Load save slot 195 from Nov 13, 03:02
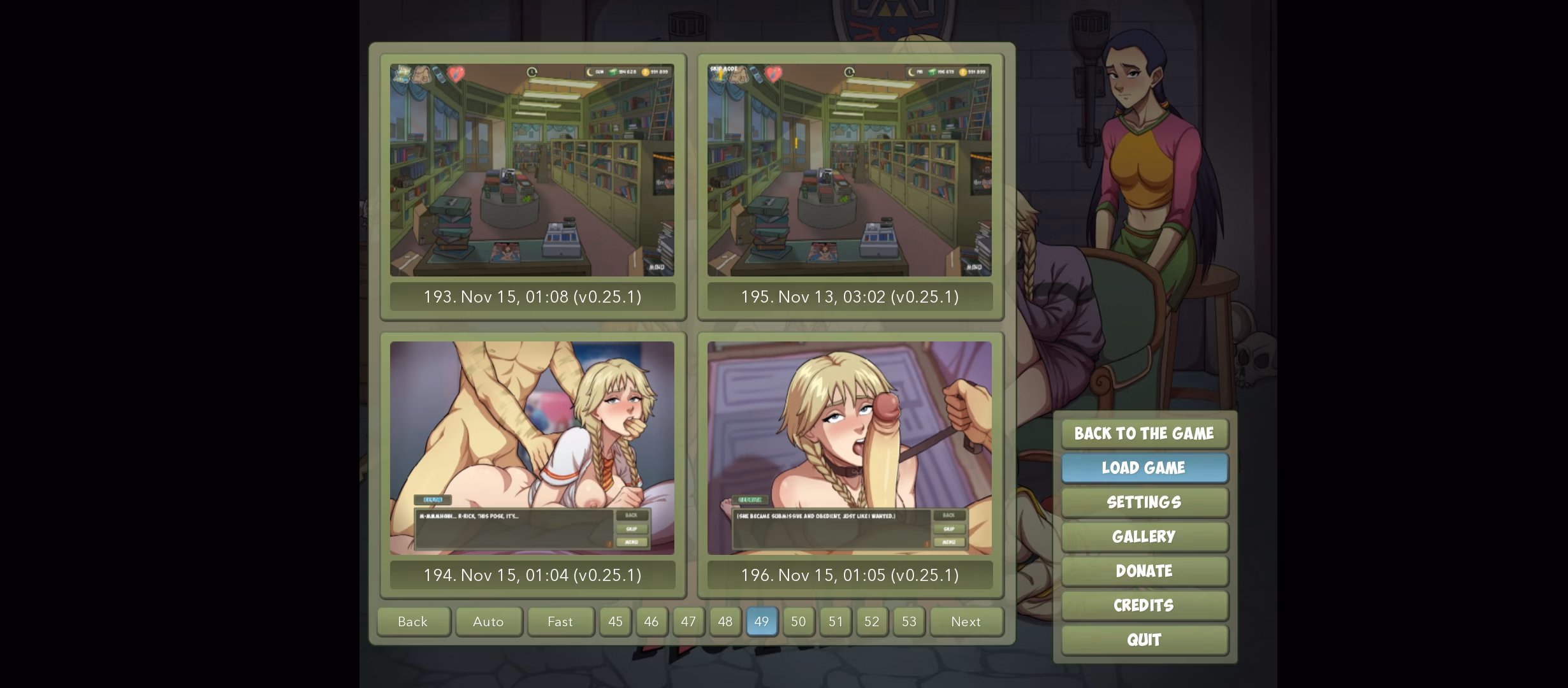This screenshot has height=688, width=1568. 850,186
